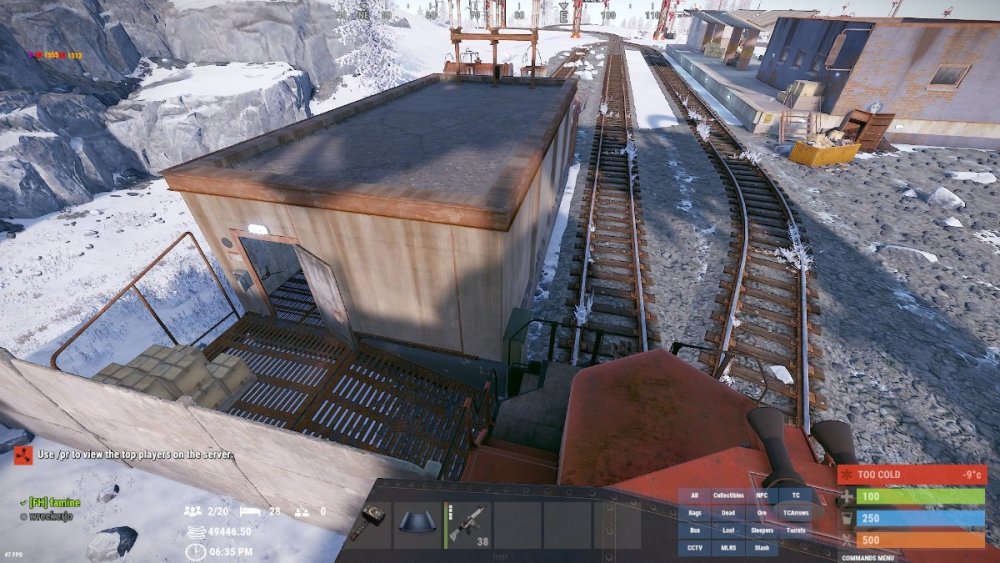Screen dimensions: 1000x563
Task: Activate the Dead filter button
Action: [728, 513]
